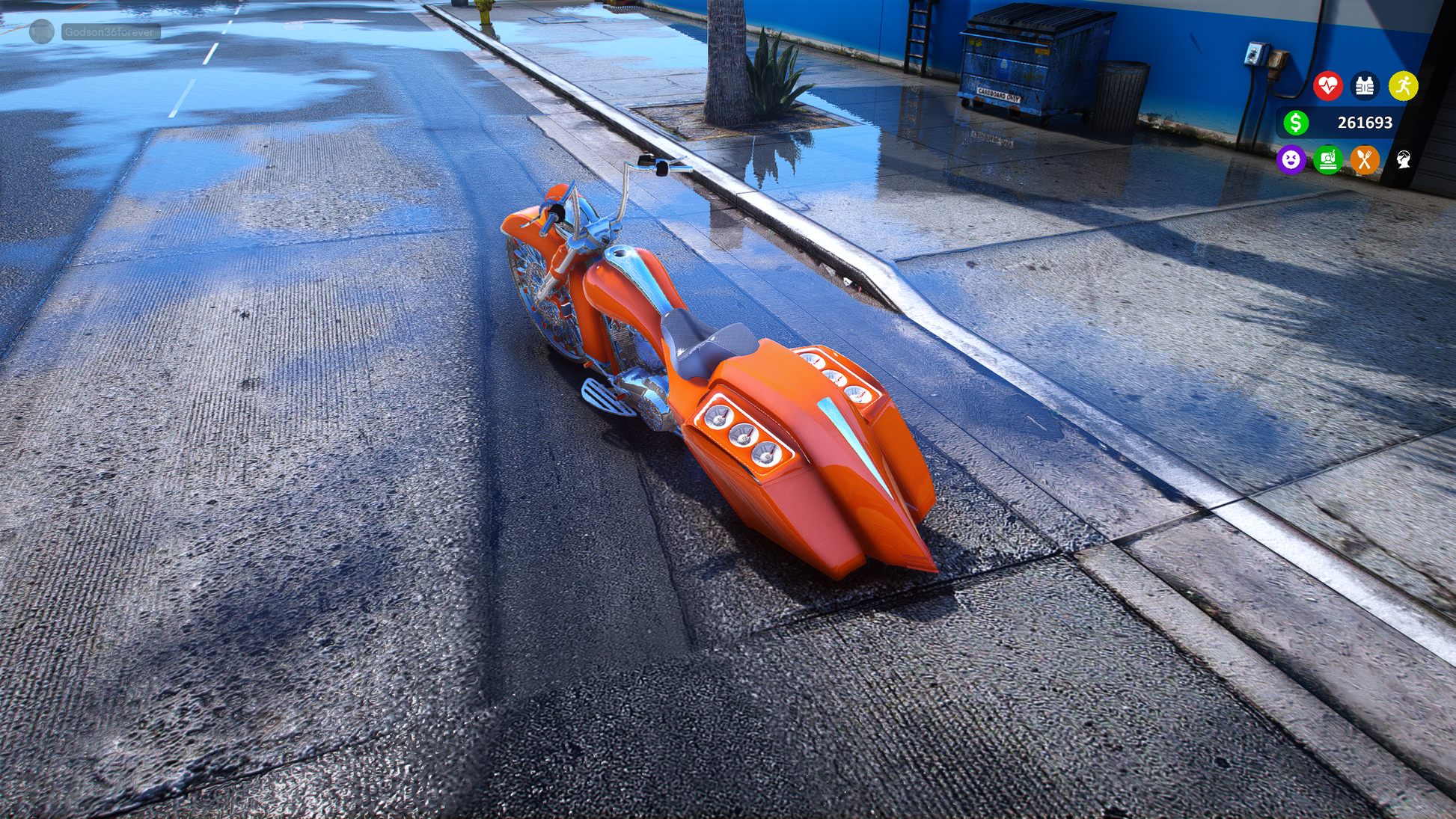1456x819 pixels.
Task: Select the body armor vest icon
Action: click(1365, 86)
